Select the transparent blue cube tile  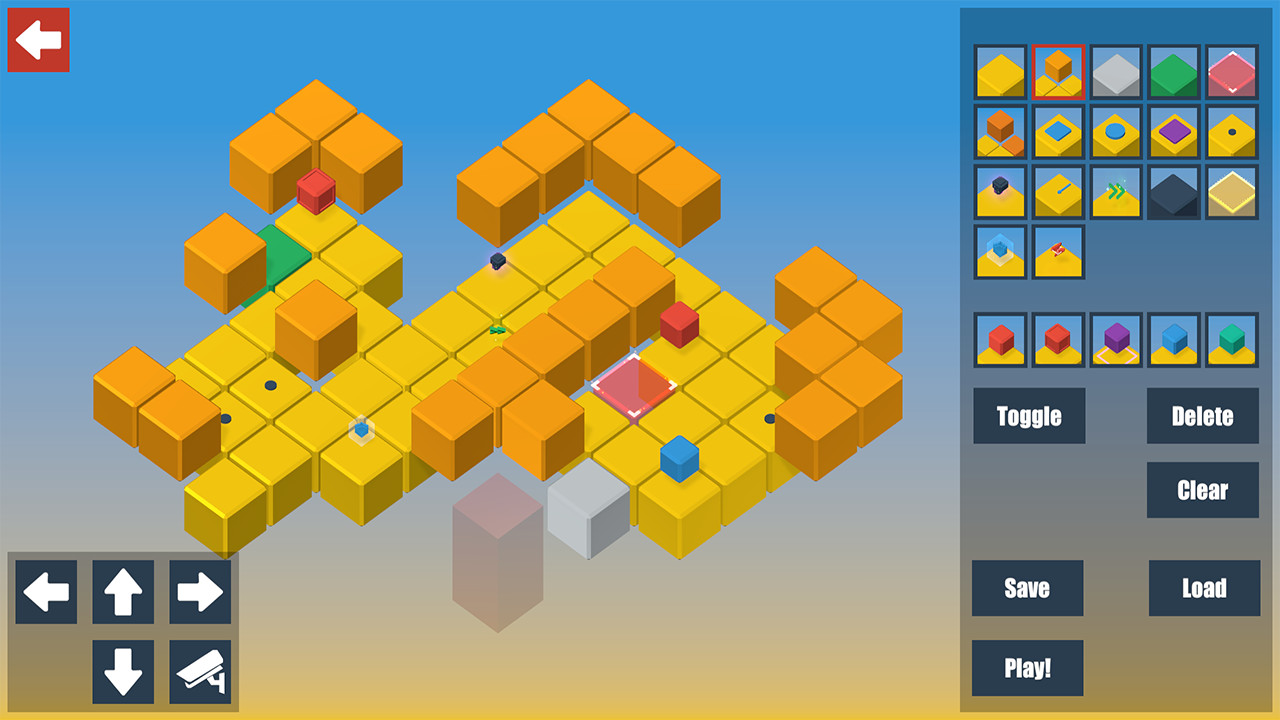[1000, 252]
